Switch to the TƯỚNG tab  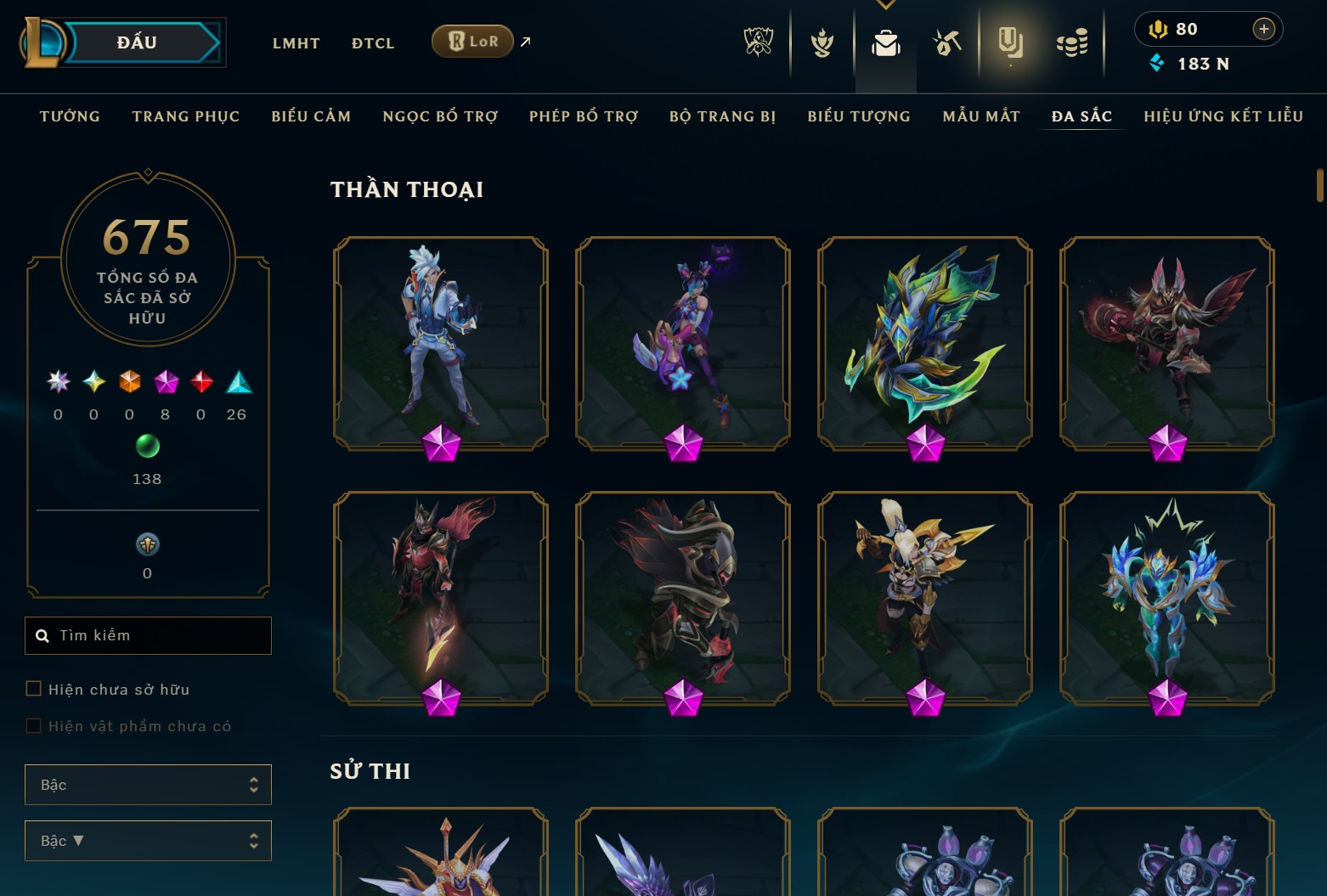pos(70,116)
